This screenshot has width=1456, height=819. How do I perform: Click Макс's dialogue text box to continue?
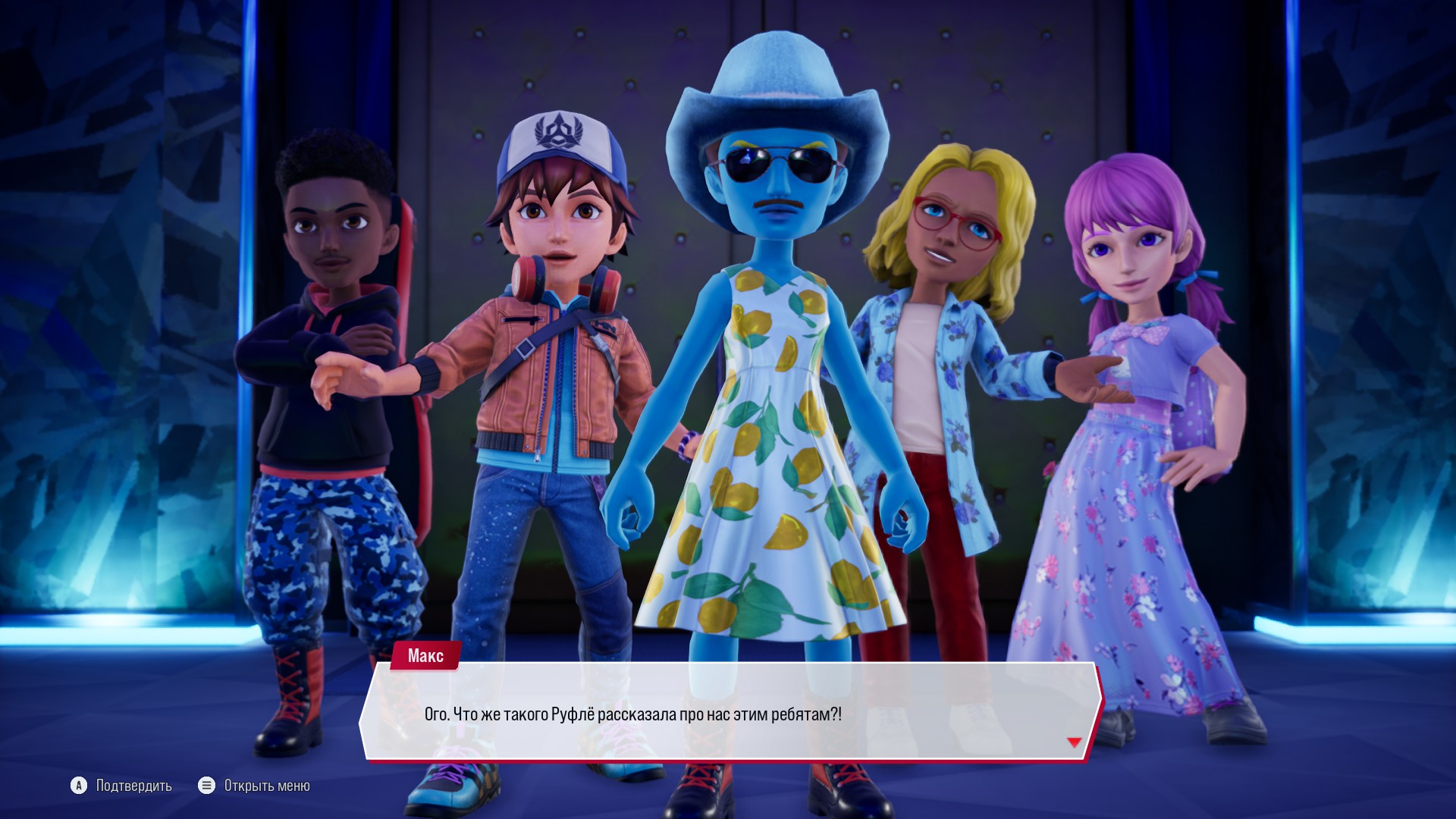click(x=728, y=711)
